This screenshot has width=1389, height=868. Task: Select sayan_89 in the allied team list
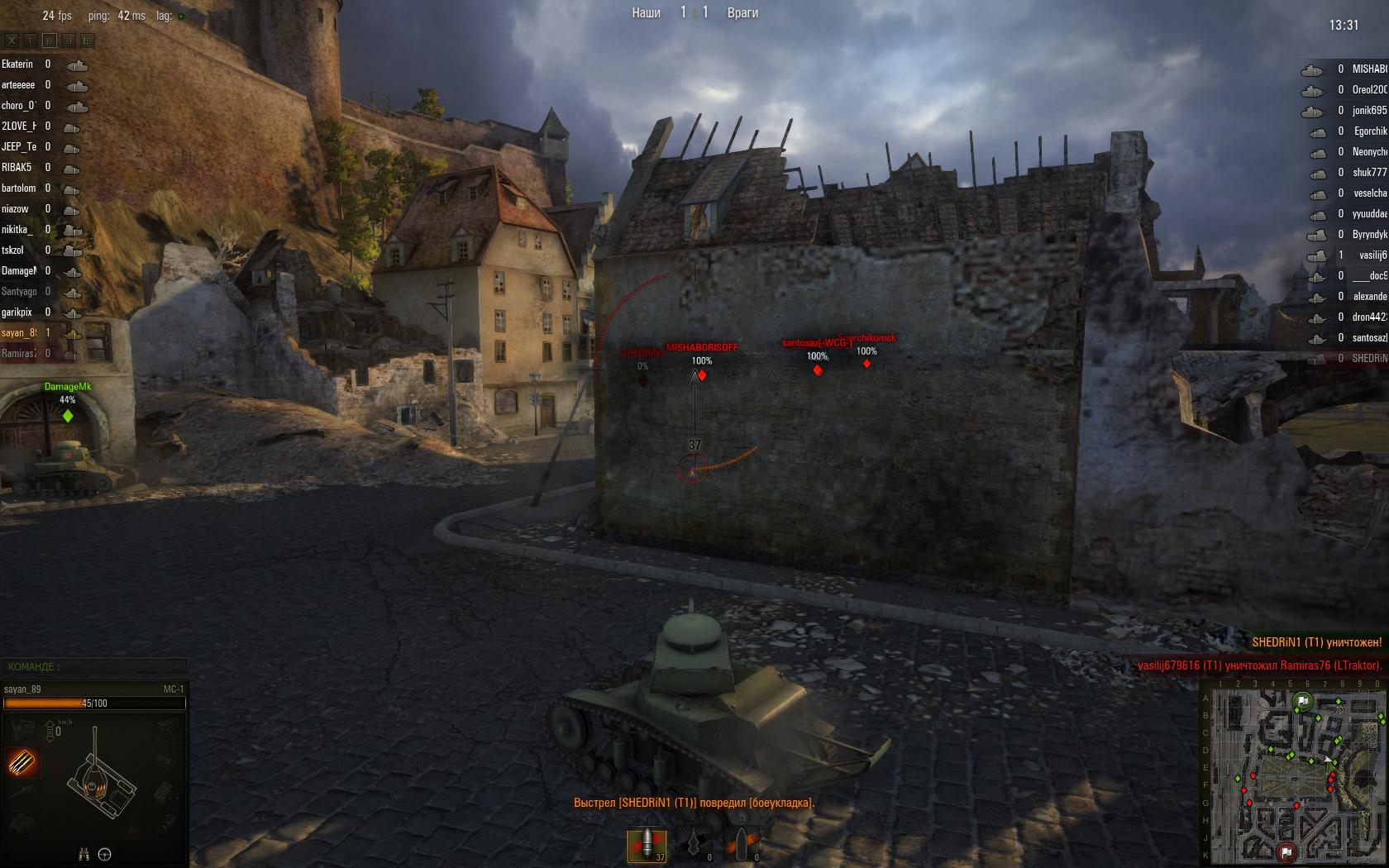pos(18,333)
